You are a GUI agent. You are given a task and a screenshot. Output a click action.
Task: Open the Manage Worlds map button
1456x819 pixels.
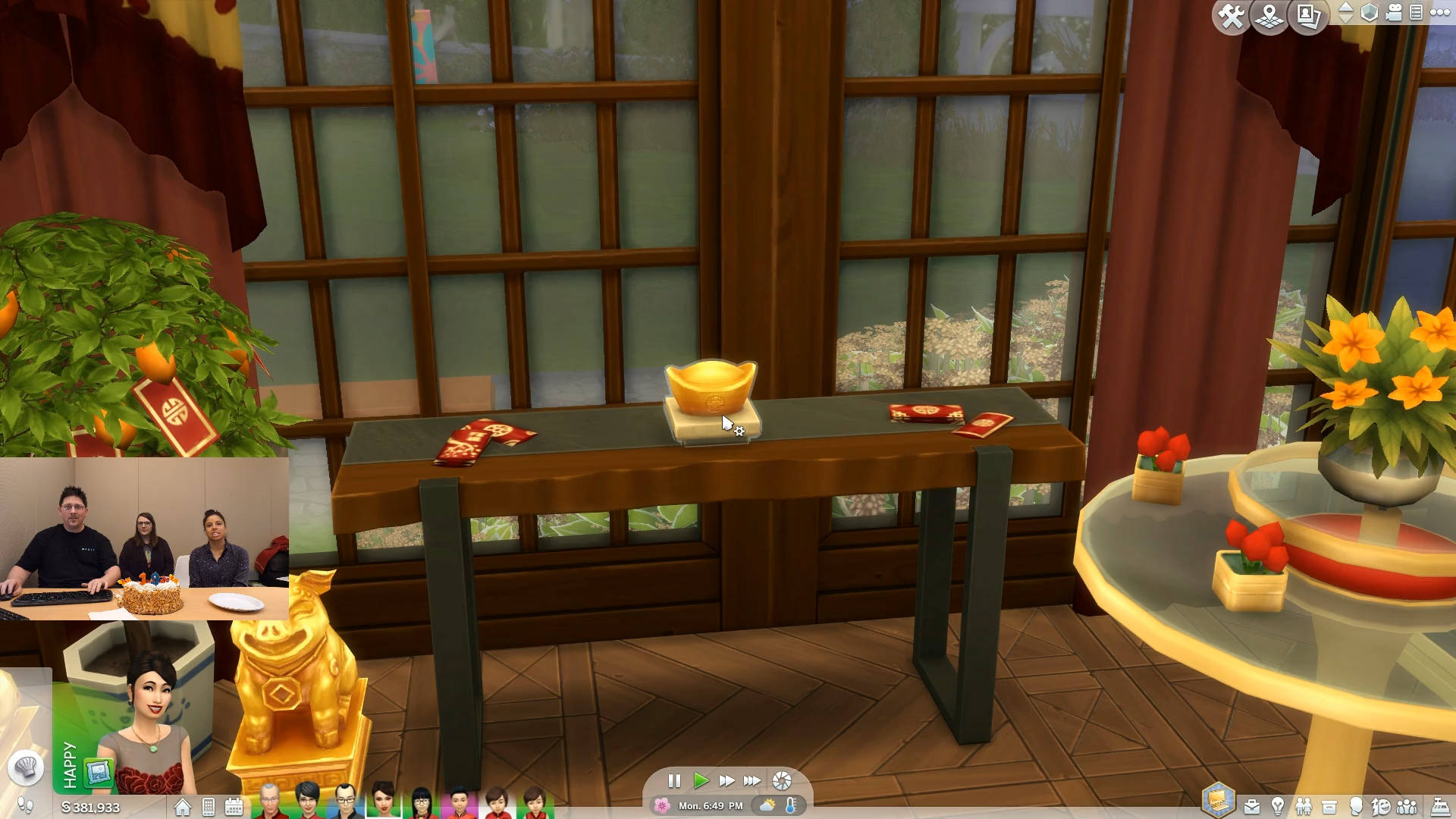click(x=1269, y=16)
